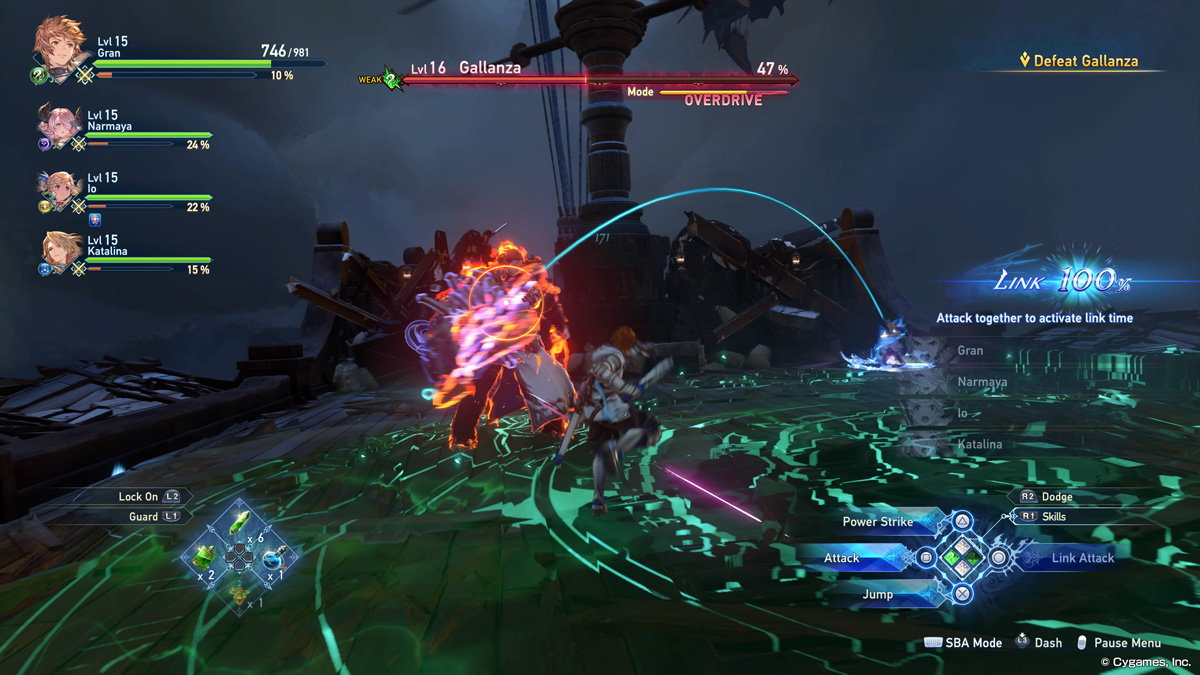Use the blue round potion item
Viewport: 1200px width, 675px height.
[273, 558]
